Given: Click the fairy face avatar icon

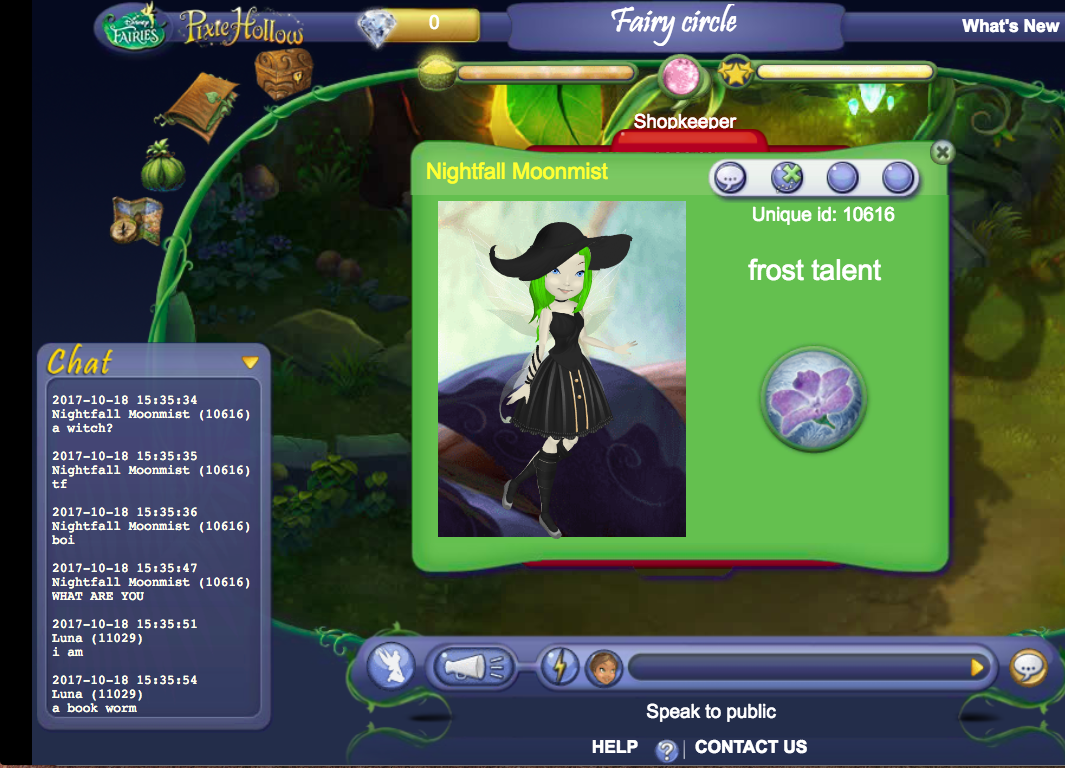Looking at the screenshot, I should [x=603, y=666].
